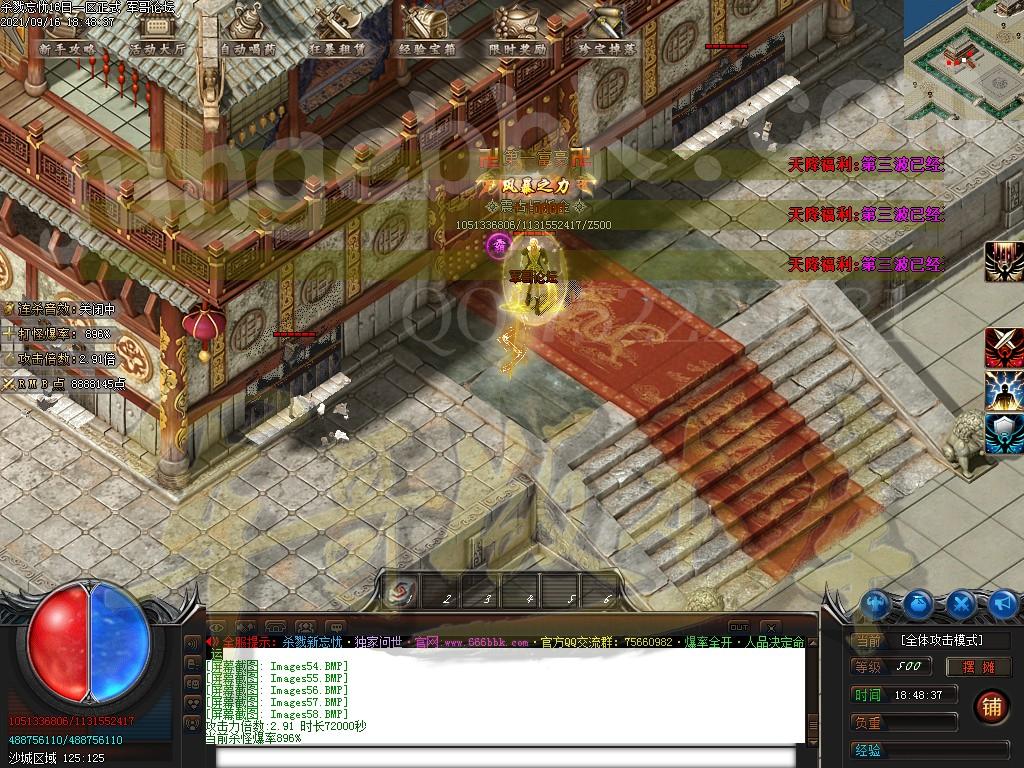The width and height of the screenshot is (1024, 768).
Task: Activate the red crossed-swords skill icon
Action: [1004, 348]
